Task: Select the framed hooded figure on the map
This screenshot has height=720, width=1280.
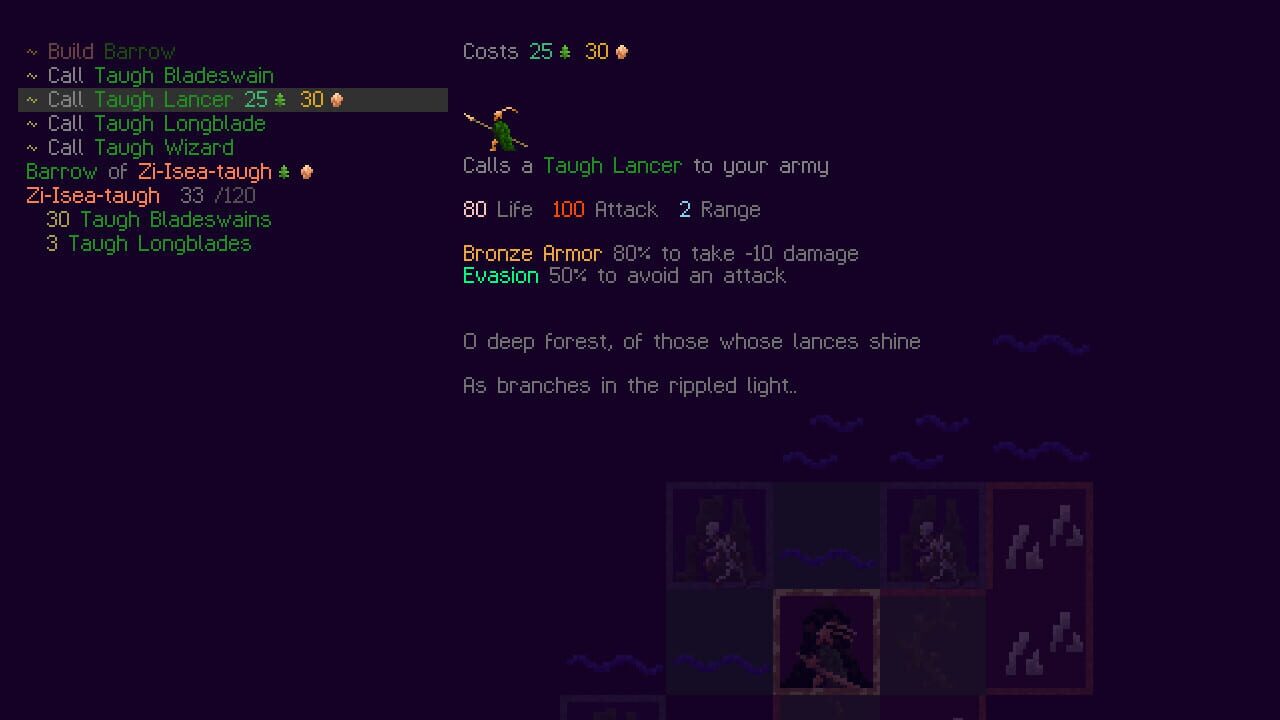Action: tap(825, 645)
